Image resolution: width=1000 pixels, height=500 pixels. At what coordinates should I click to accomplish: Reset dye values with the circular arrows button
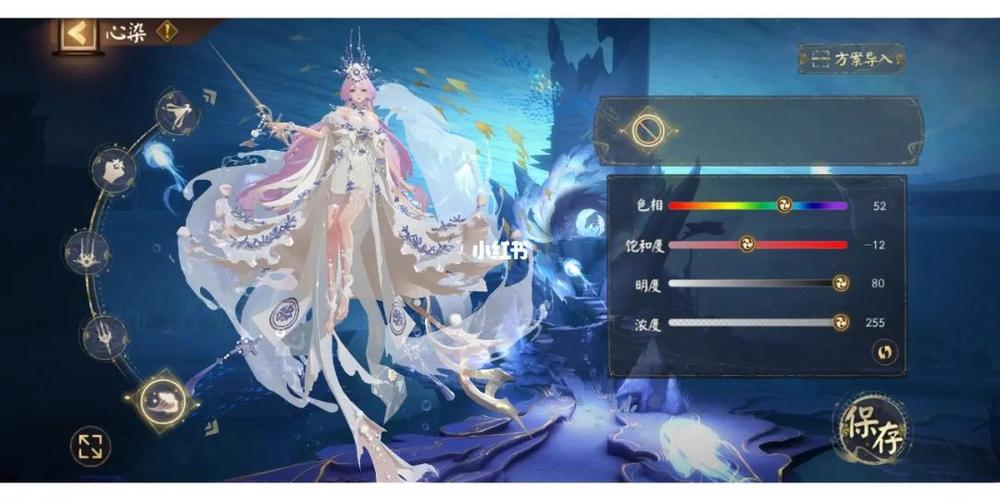pyautogui.click(x=884, y=351)
